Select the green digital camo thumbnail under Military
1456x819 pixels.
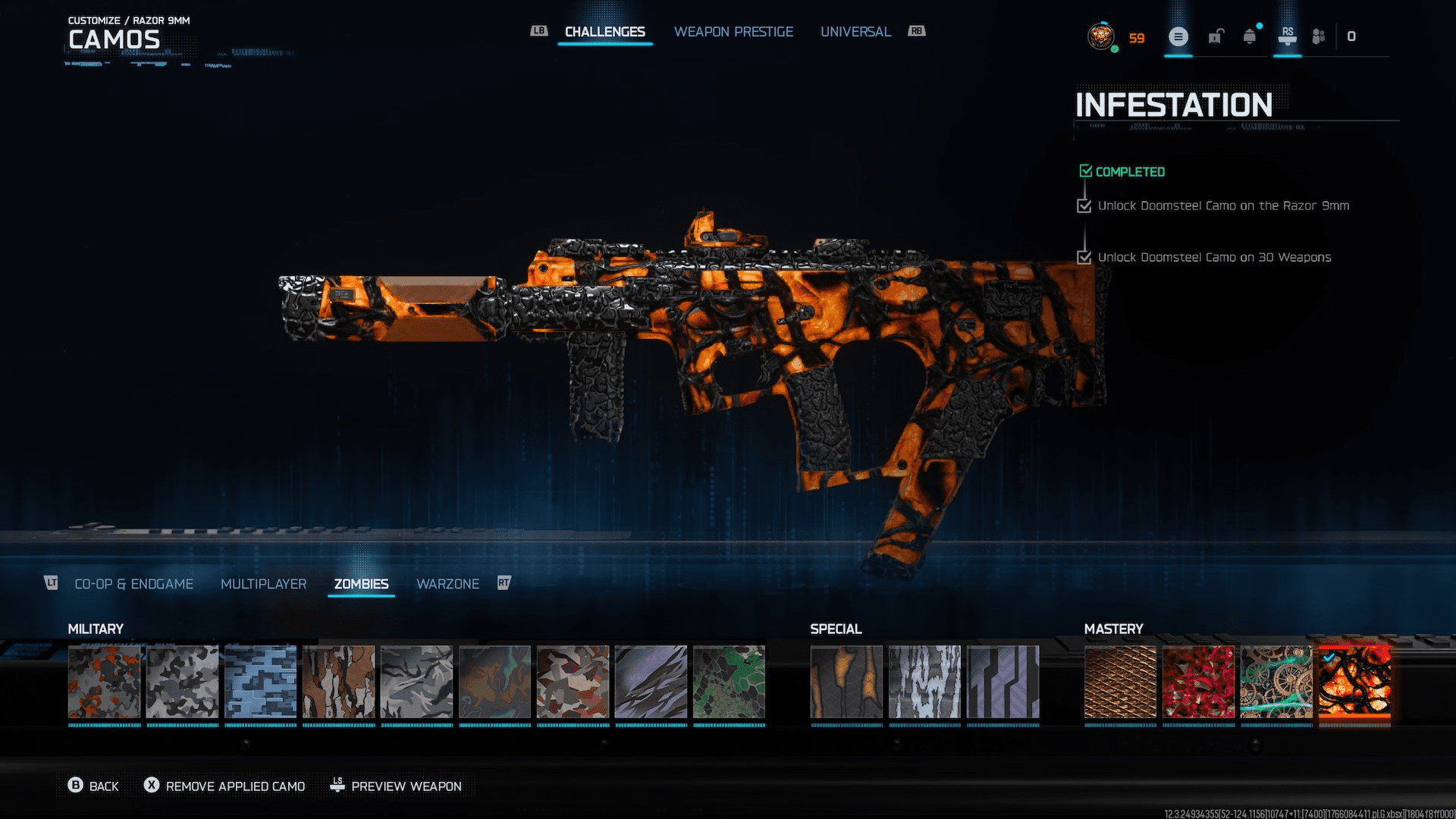729,683
